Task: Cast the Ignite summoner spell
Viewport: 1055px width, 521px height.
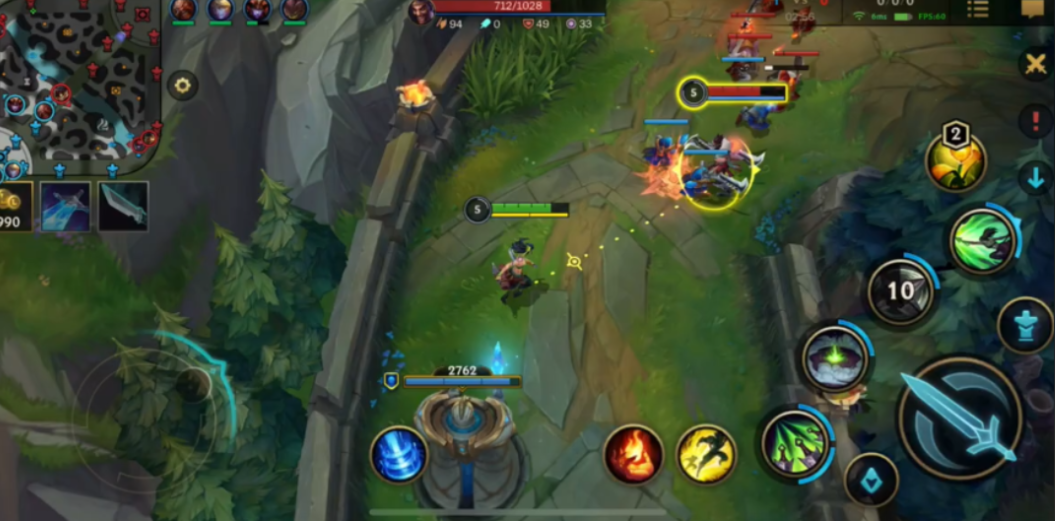Action: (634, 454)
